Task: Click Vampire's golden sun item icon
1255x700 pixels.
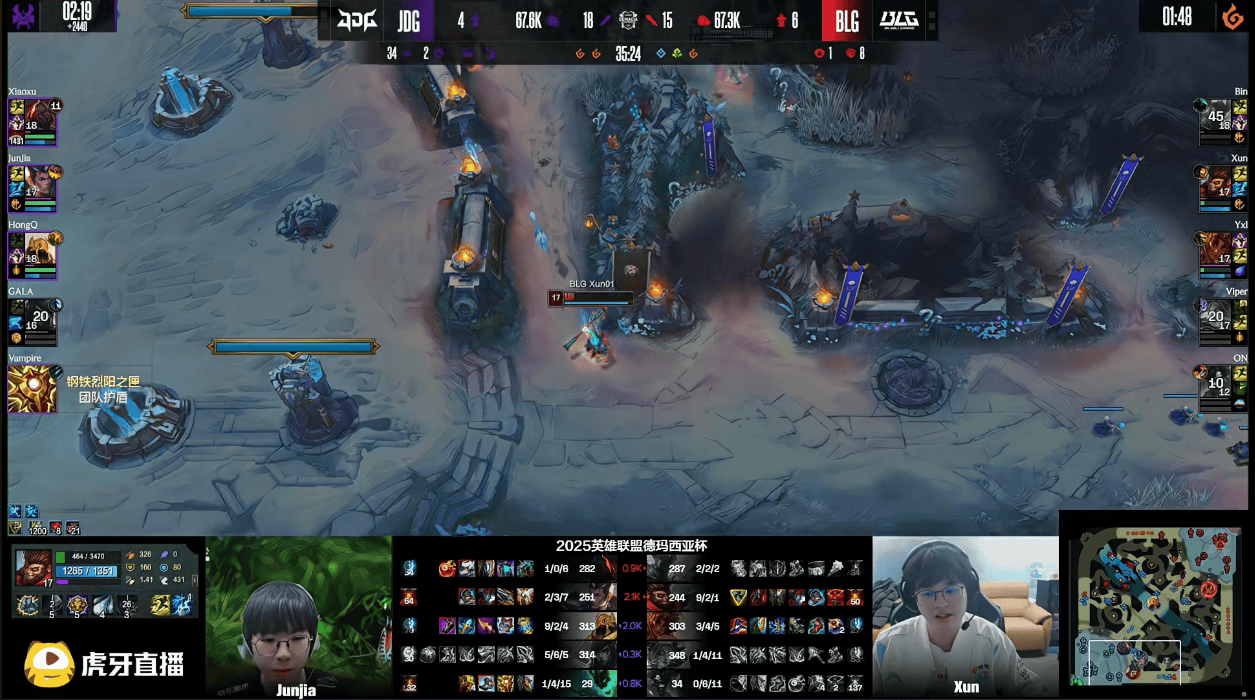Action: [x=32, y=389]
